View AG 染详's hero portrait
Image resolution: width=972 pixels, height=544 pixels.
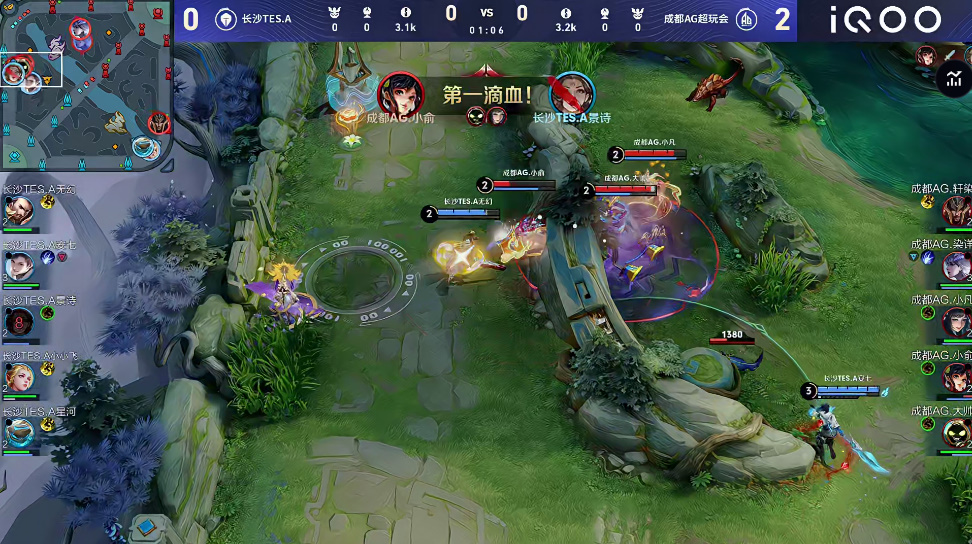point(955,265)
